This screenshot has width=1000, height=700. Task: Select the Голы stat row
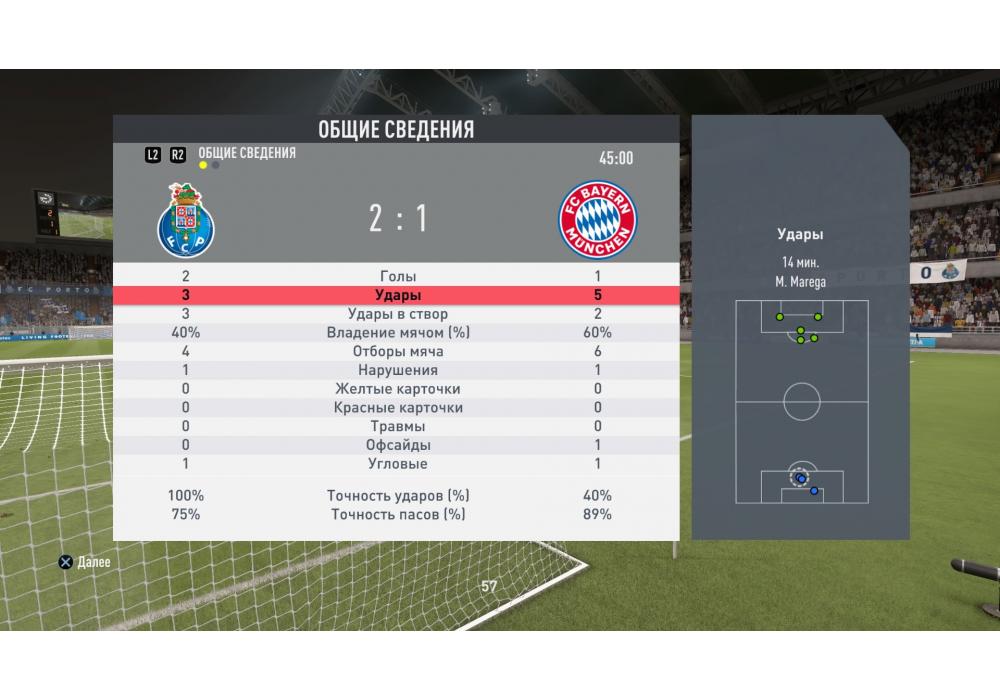point(397,276)
